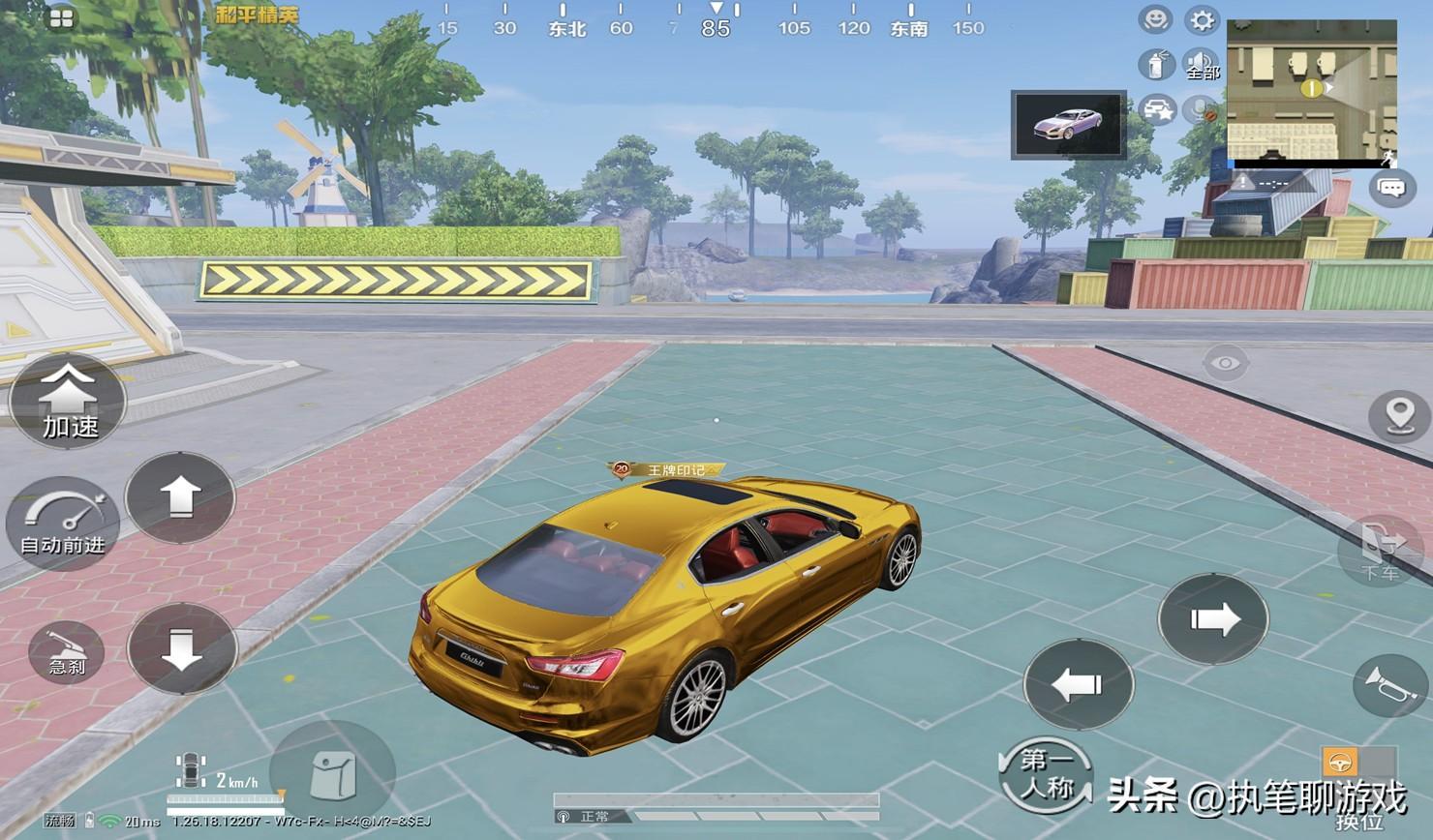Switch camera with the 第一人称 button

1046,774
